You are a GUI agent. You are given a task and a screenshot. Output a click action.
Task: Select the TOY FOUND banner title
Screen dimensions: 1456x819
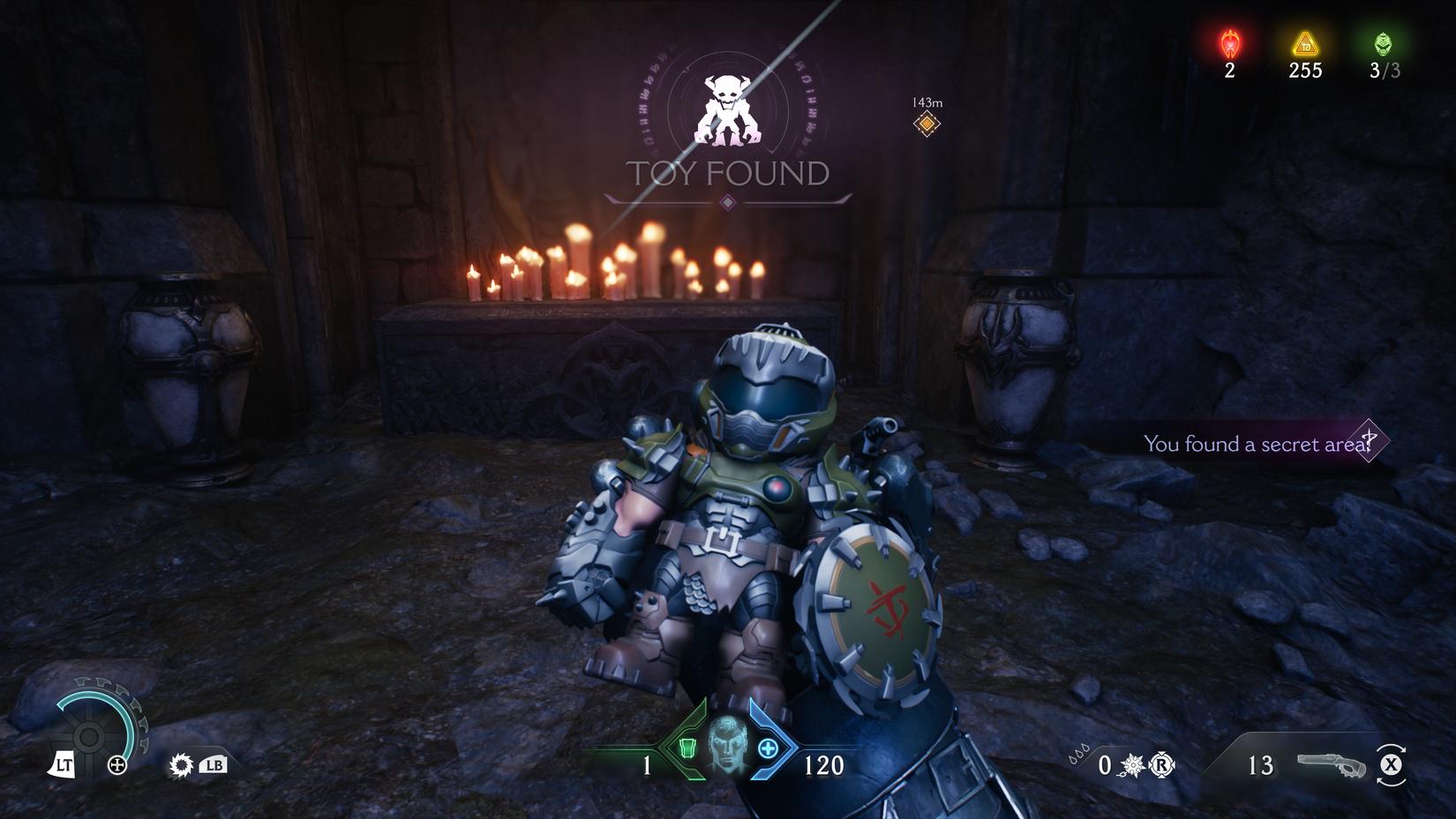[x=728, y=175]
